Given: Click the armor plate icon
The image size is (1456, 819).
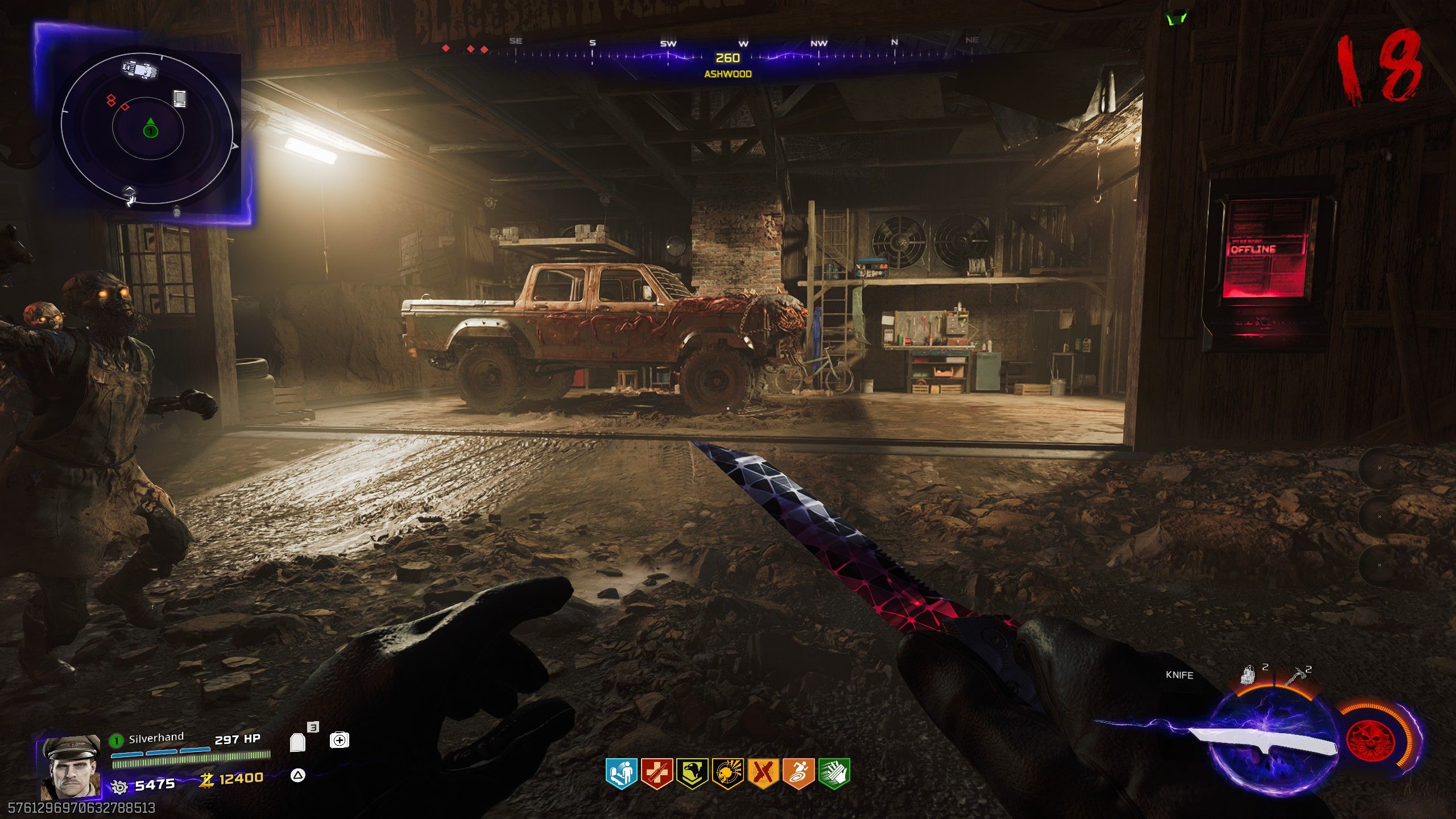Looking at the screenshot, I should pos(298,742).
